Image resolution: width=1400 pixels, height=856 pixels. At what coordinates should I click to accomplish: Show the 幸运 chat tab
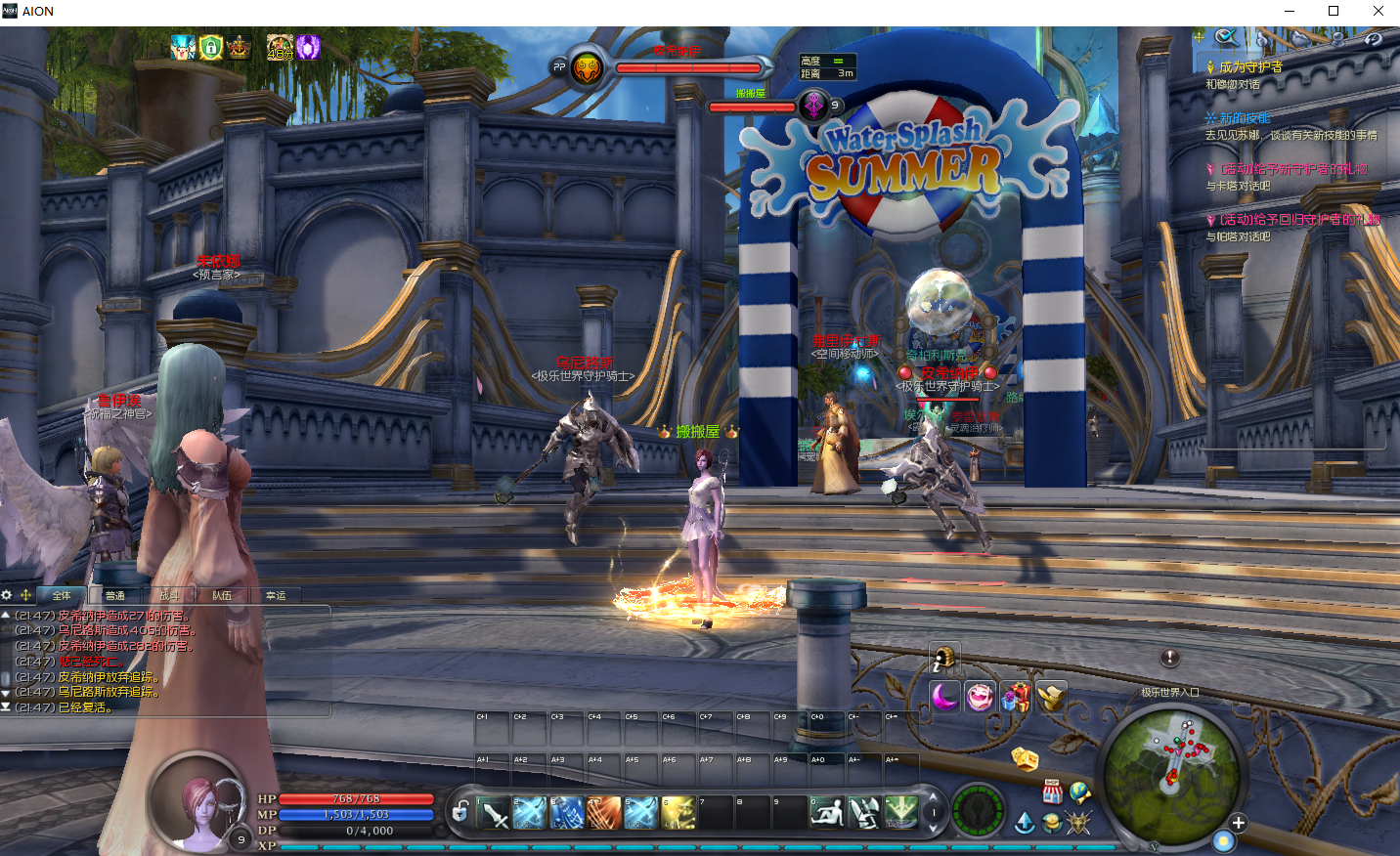pos(276,595)
